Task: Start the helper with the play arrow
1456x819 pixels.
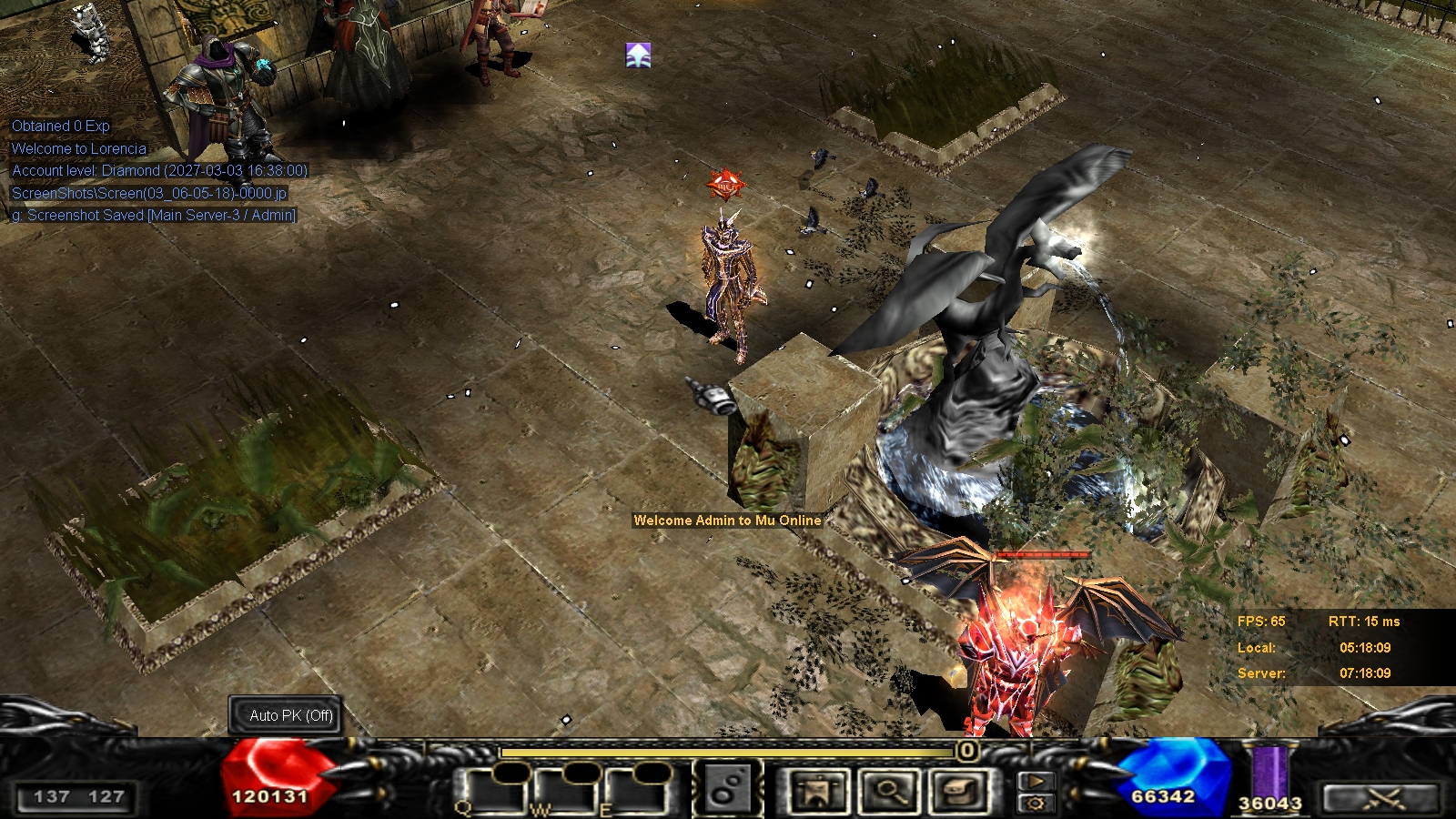Action: [1036, 781]
